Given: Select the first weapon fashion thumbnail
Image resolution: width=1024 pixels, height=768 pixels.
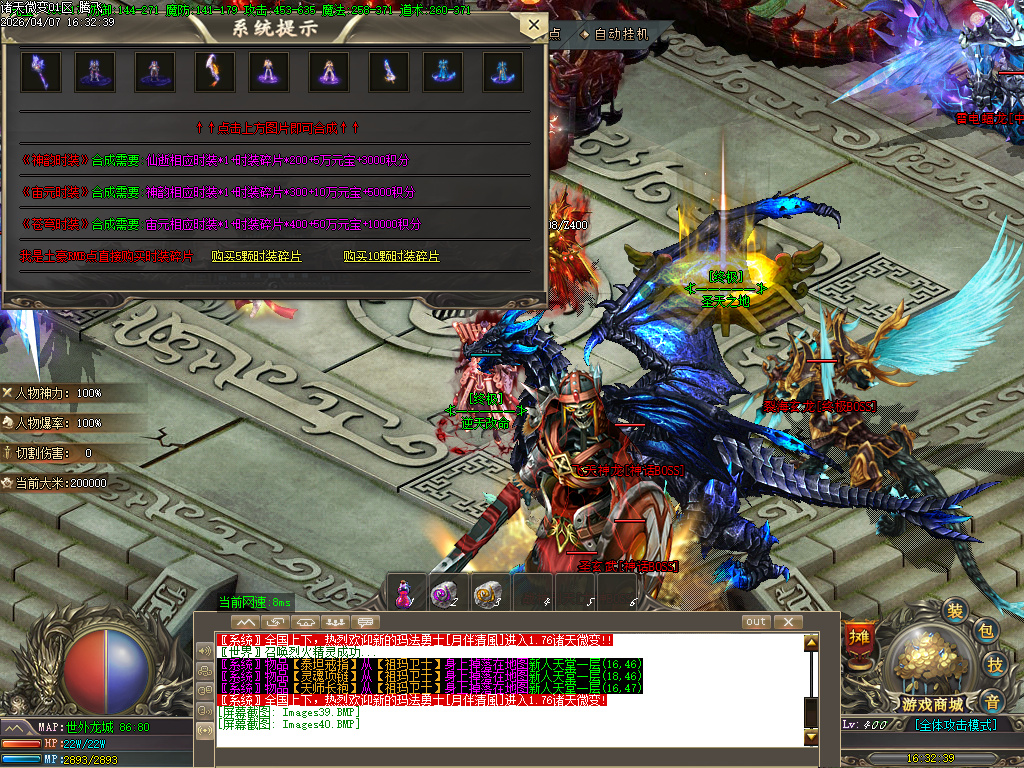Looking at the screenshot, I should (x=41, y=72).
